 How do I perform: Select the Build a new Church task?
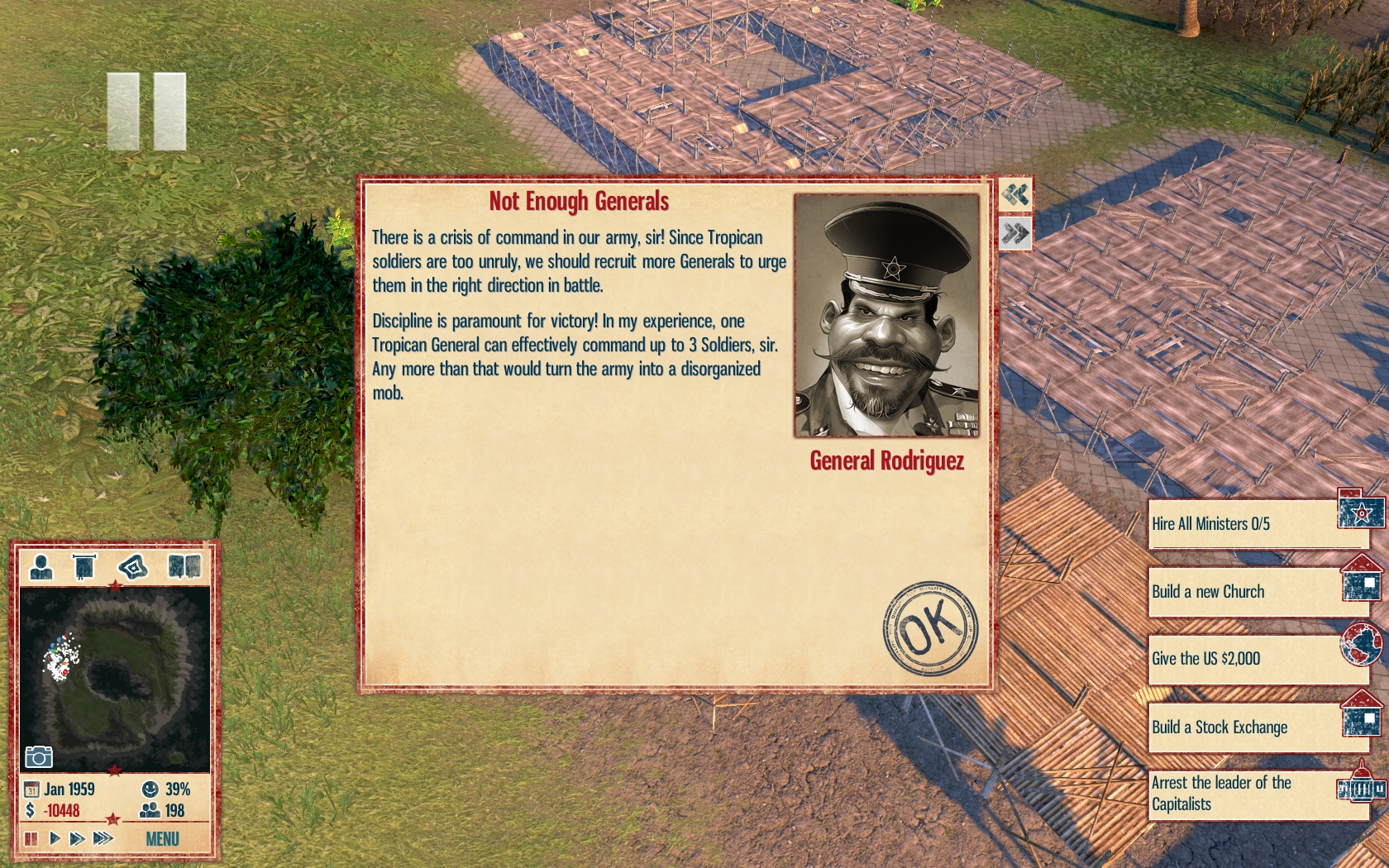click(1257, 592)
